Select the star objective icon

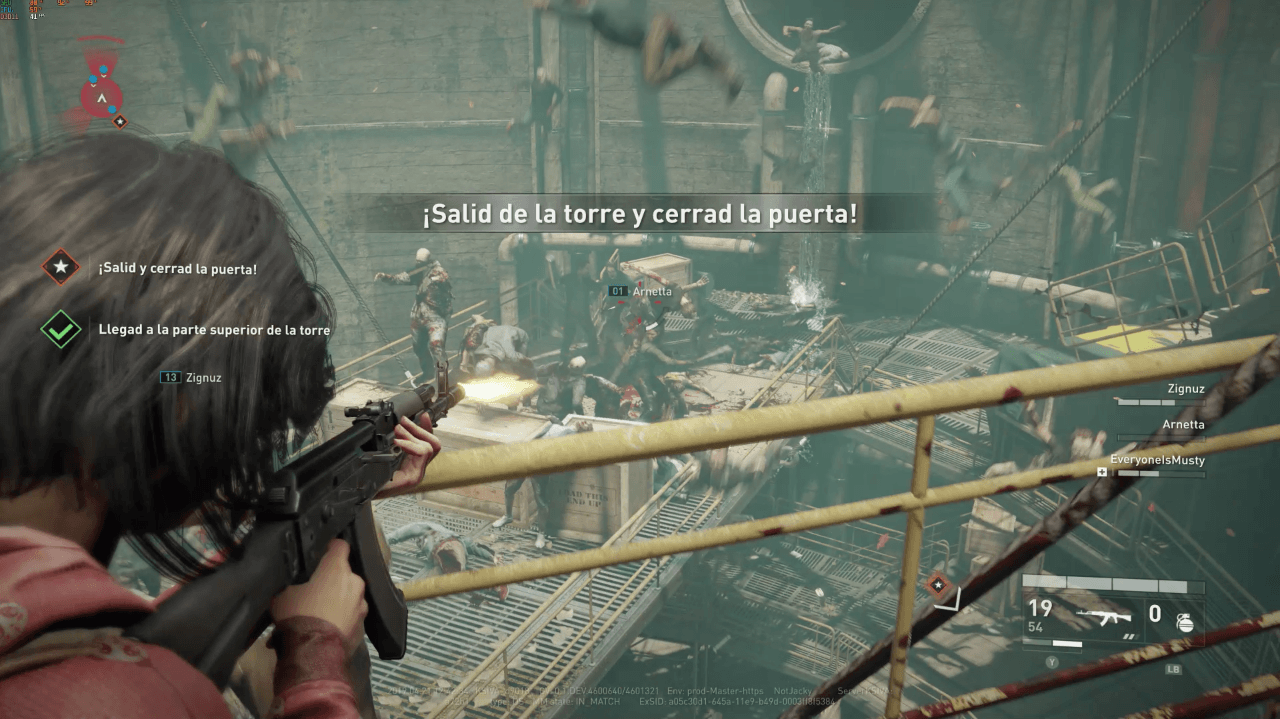(x=61, y=268)
